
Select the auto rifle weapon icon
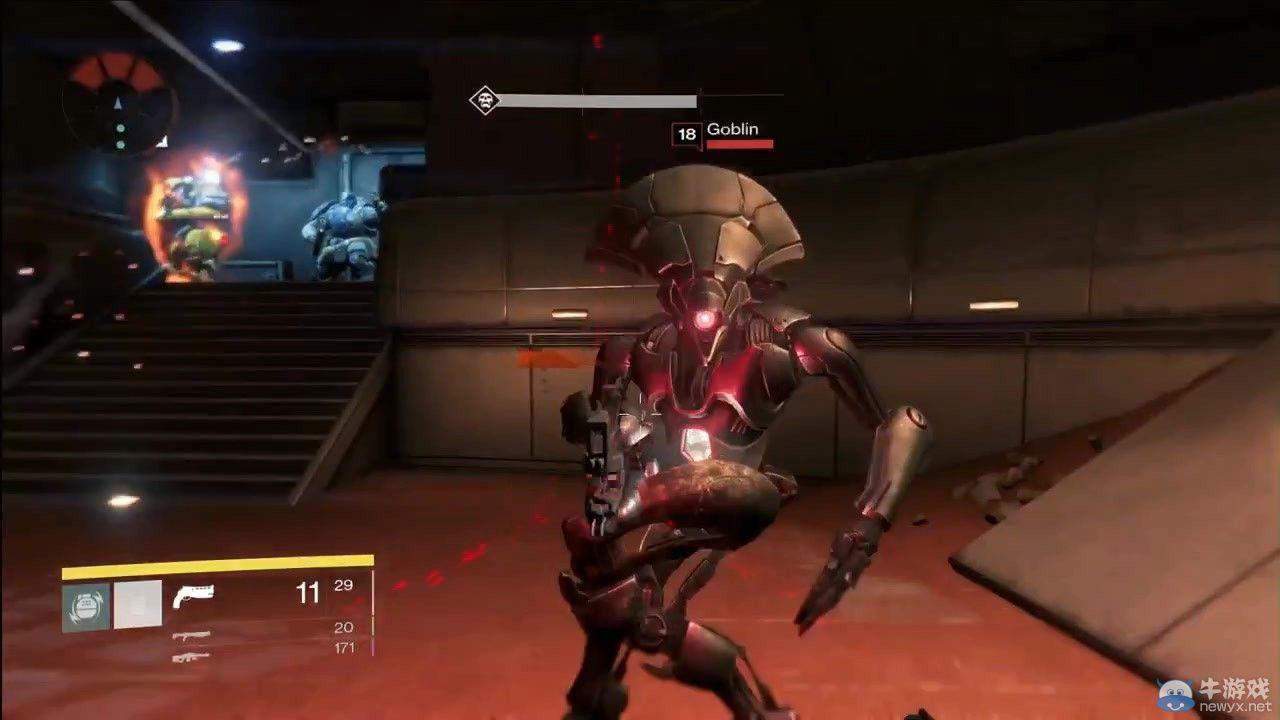191,636
